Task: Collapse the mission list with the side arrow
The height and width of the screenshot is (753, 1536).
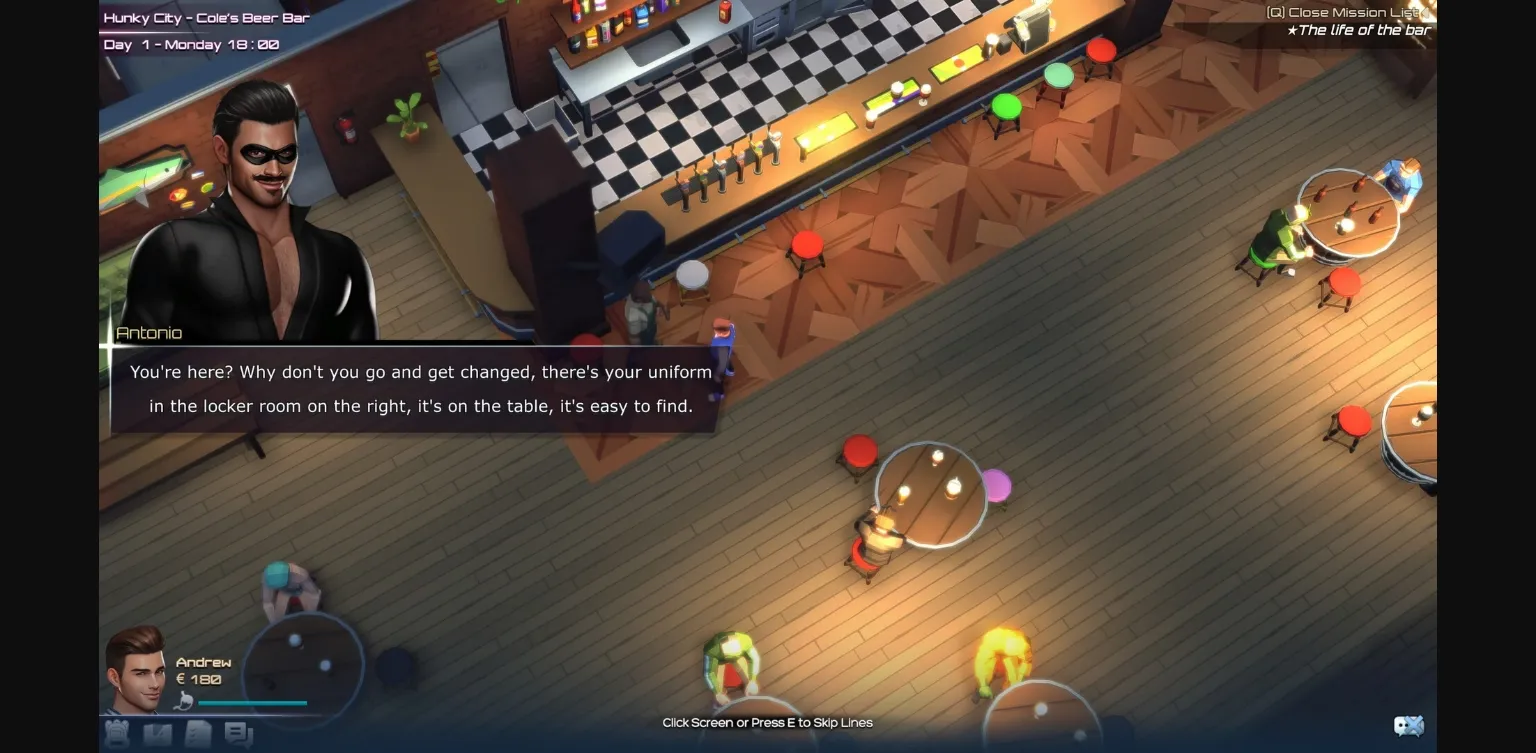Action: (x=1426, y=13)
